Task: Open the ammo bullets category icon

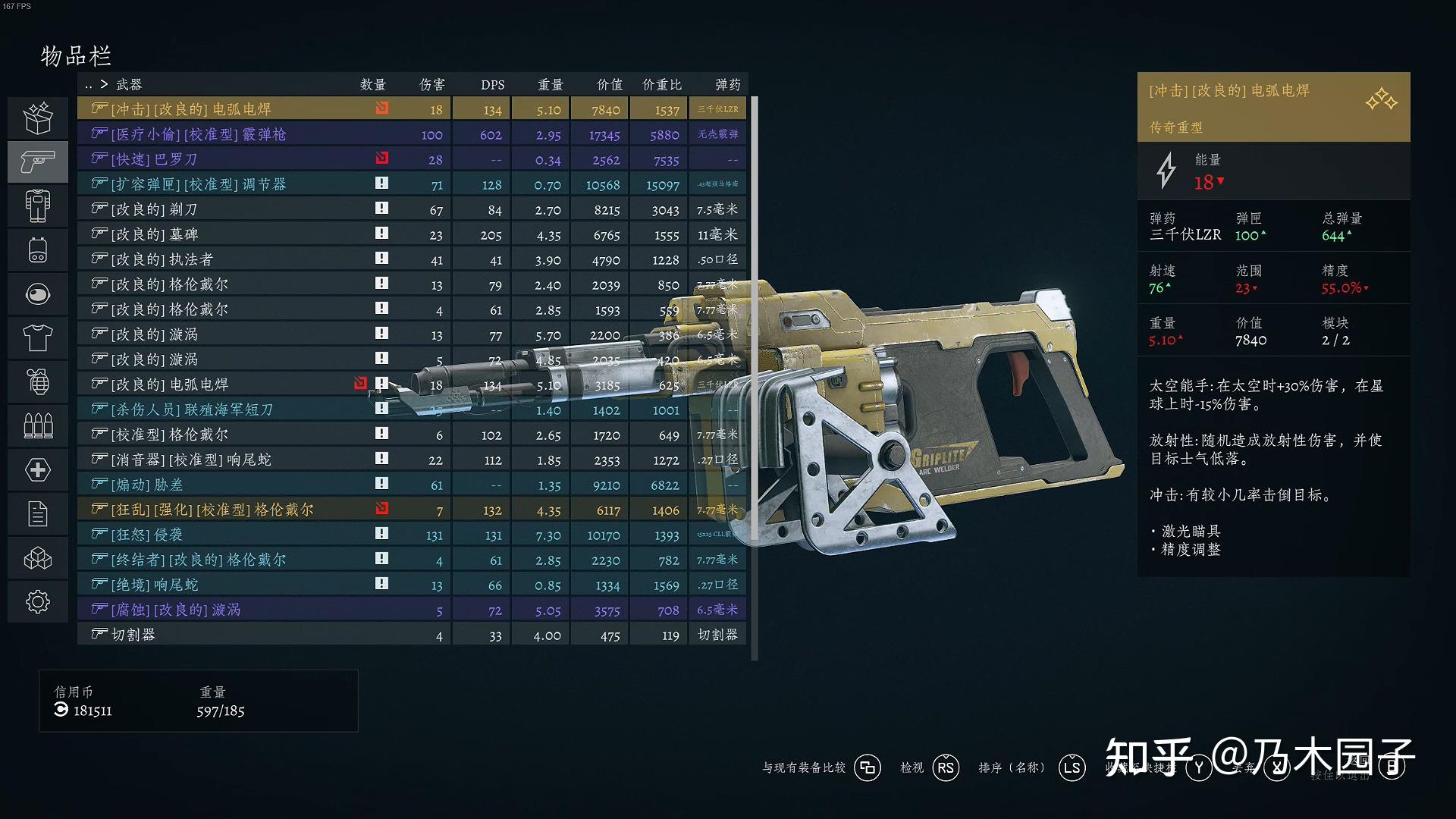Action: (38, 425)
